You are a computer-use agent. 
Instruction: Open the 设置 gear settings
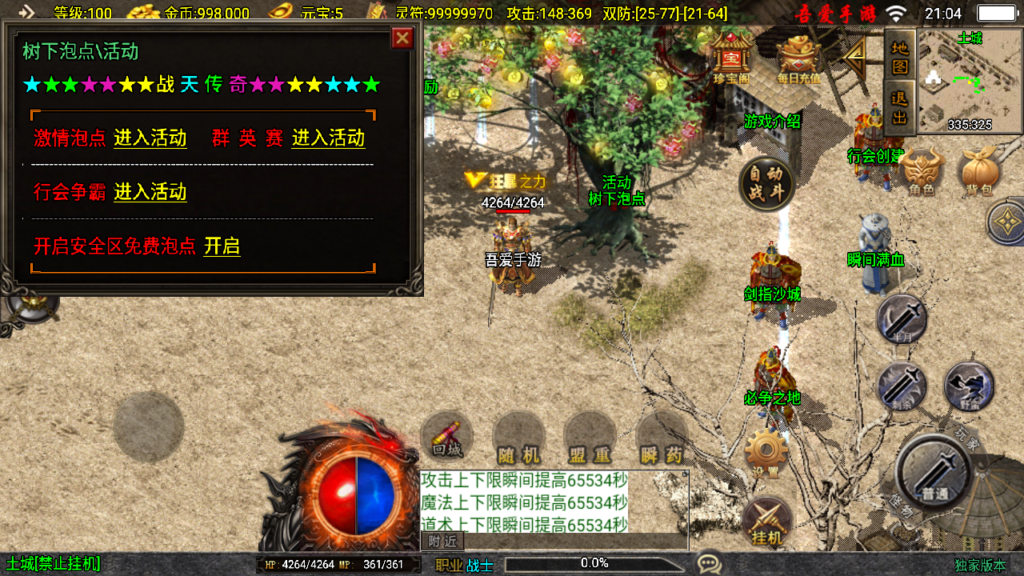(767, 453)
